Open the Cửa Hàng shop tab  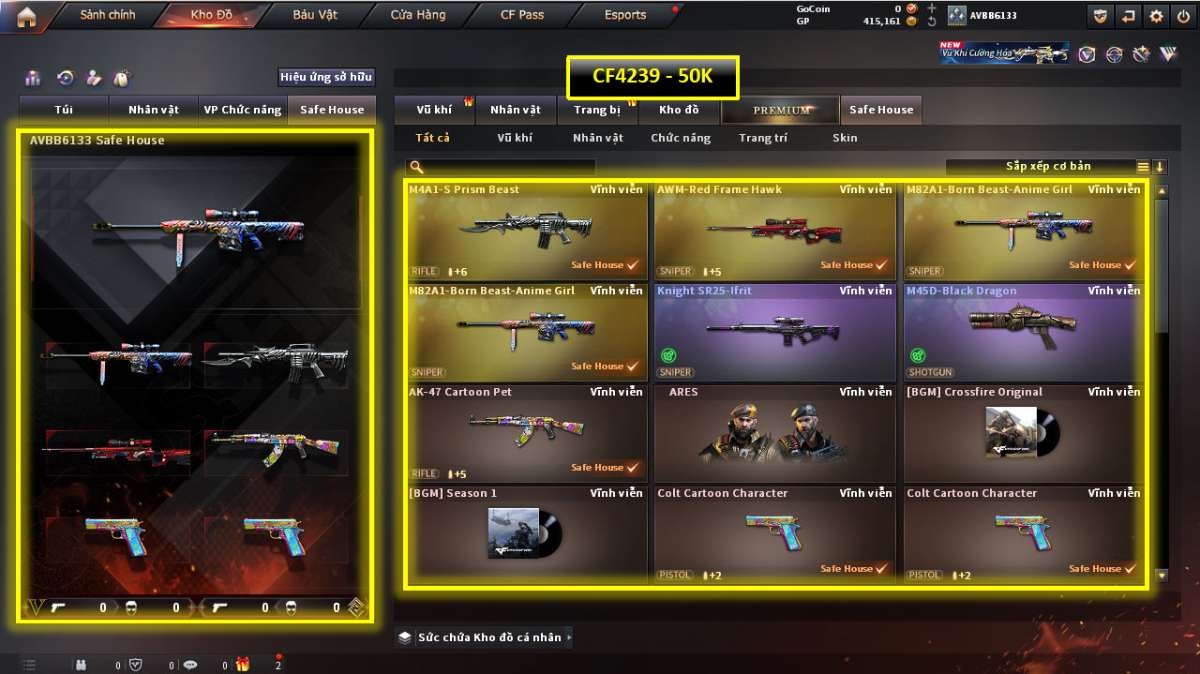point(418,16)
